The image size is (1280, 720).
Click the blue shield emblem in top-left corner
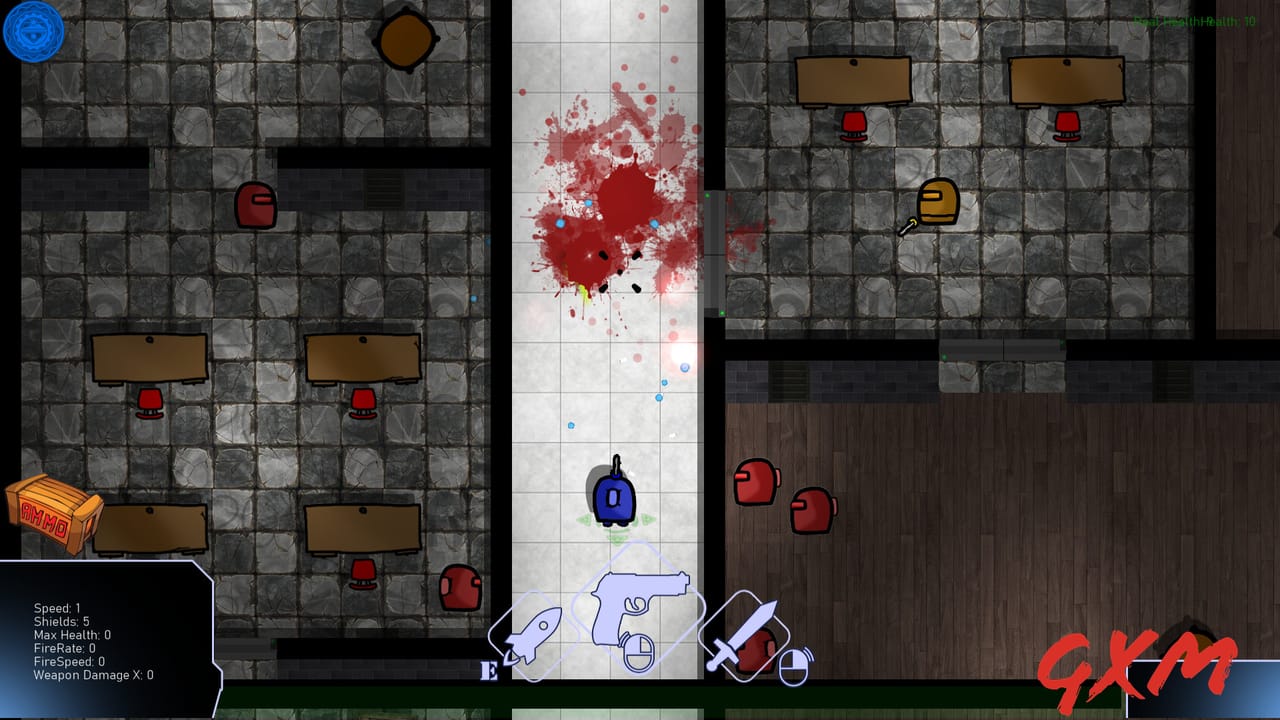(x=33, y=31)
